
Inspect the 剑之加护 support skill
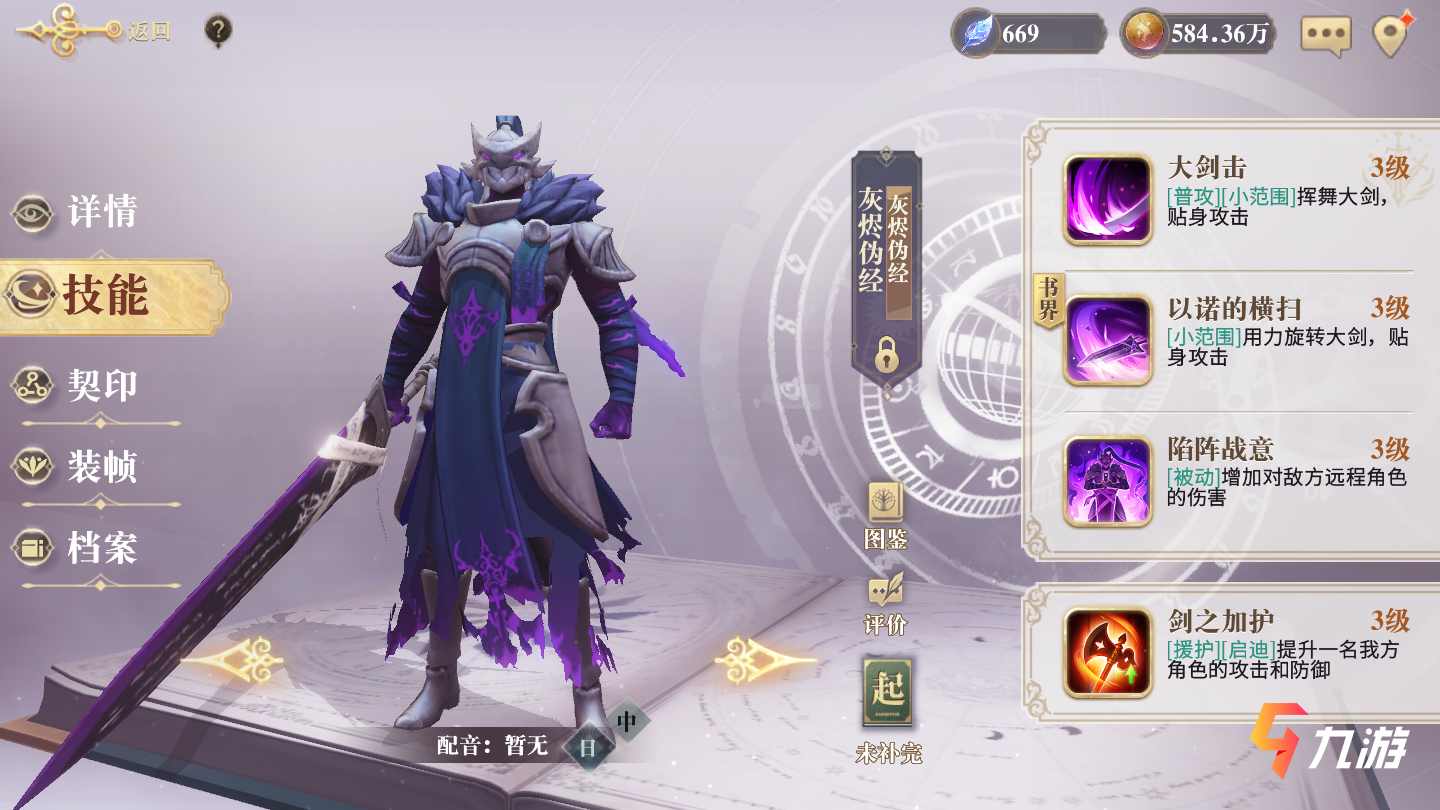pos(1107,652)
